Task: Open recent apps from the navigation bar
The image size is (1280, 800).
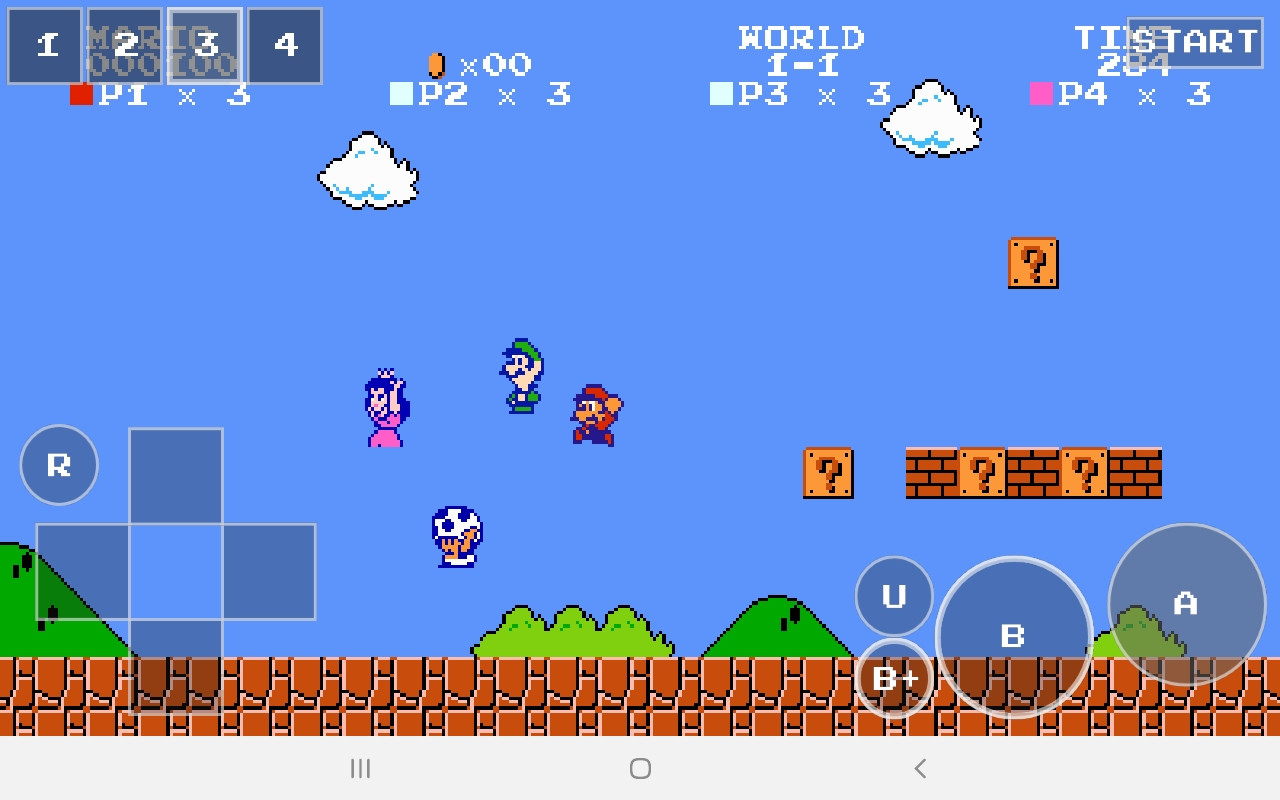Action: (x=360, y=769)
